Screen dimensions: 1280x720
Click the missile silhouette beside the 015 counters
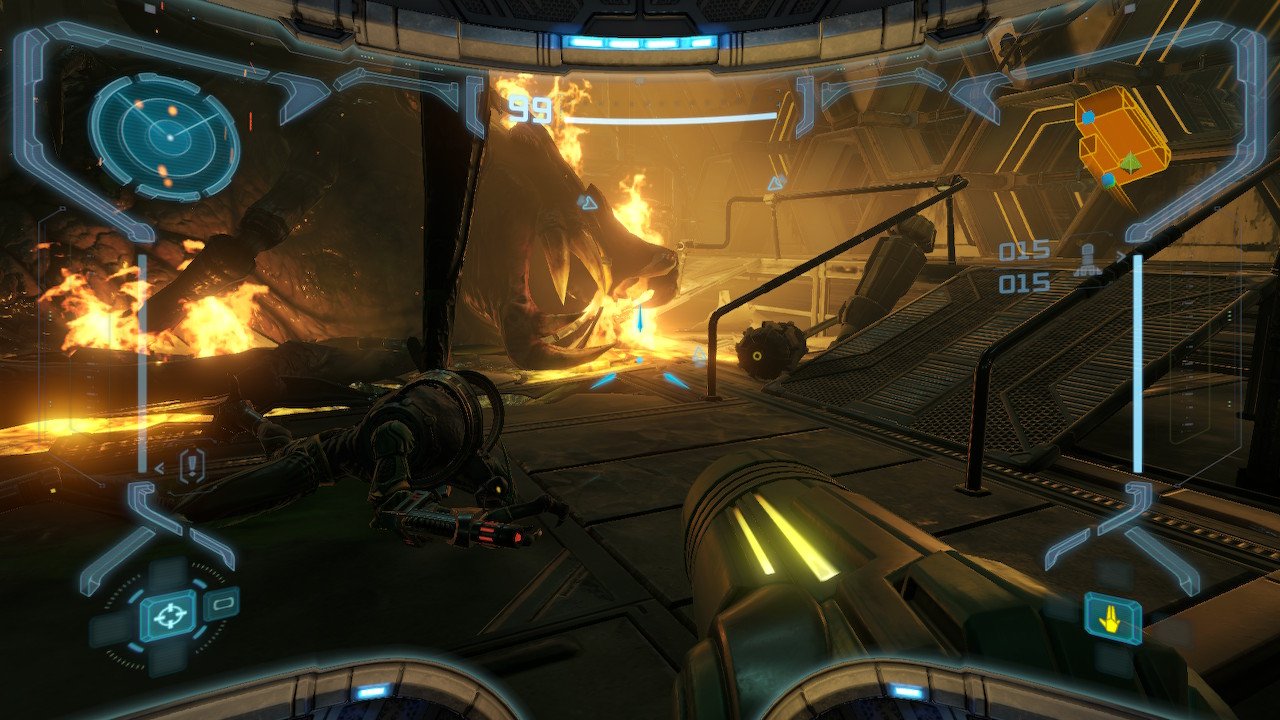1087,259
